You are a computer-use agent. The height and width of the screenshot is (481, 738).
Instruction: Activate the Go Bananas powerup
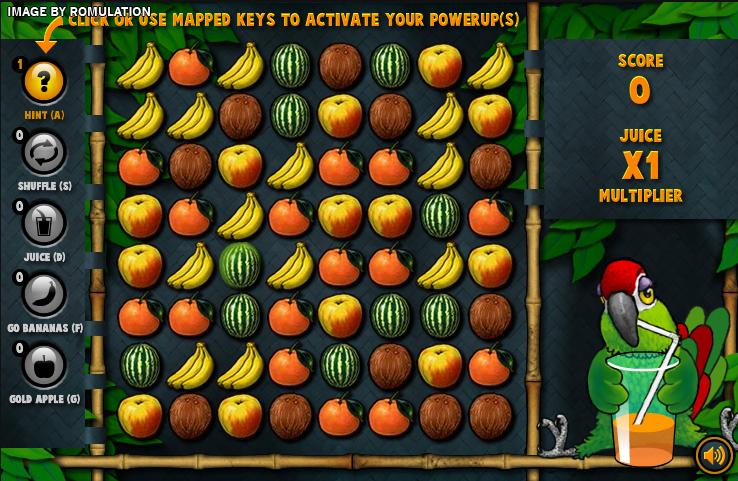click(44, 295)
